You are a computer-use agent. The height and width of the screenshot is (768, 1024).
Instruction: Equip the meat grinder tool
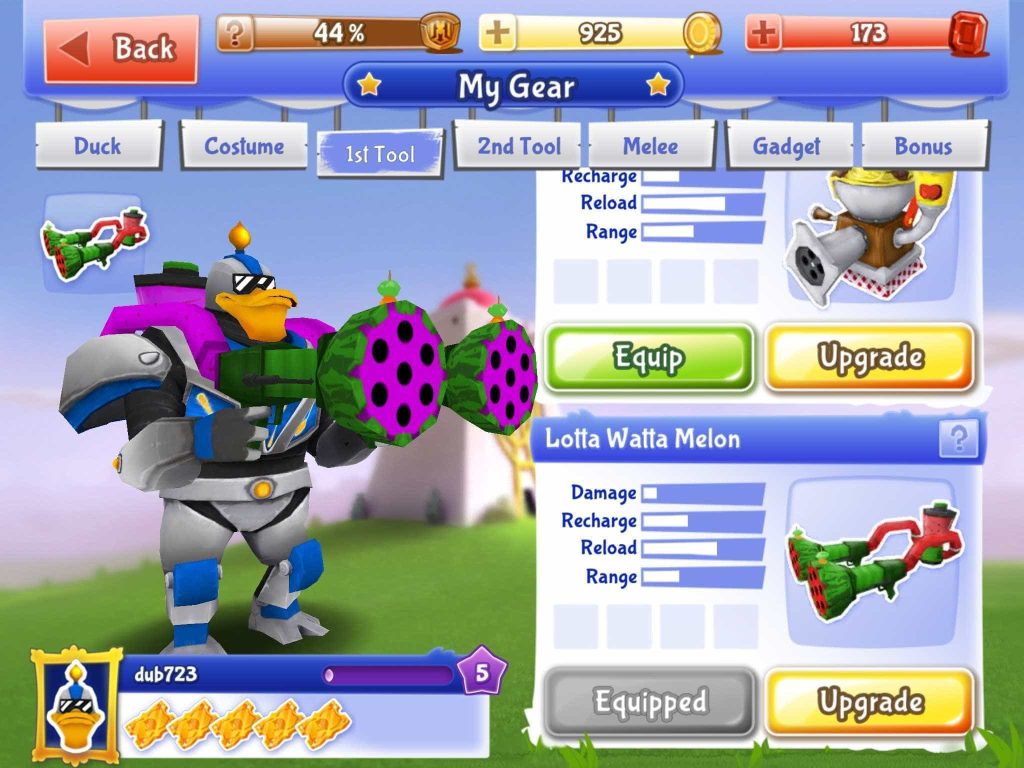pos(649,357)
